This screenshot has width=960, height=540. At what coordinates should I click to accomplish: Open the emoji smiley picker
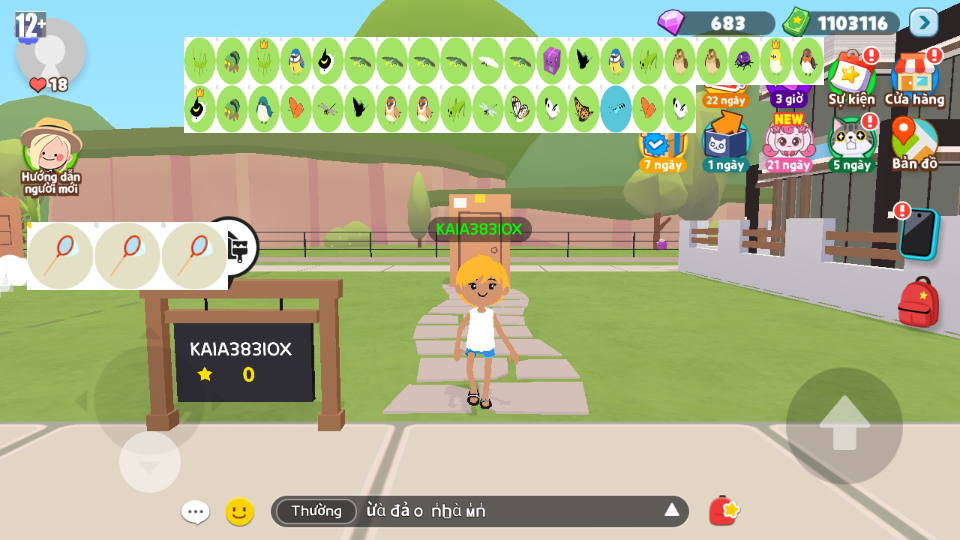pos(239,512)
